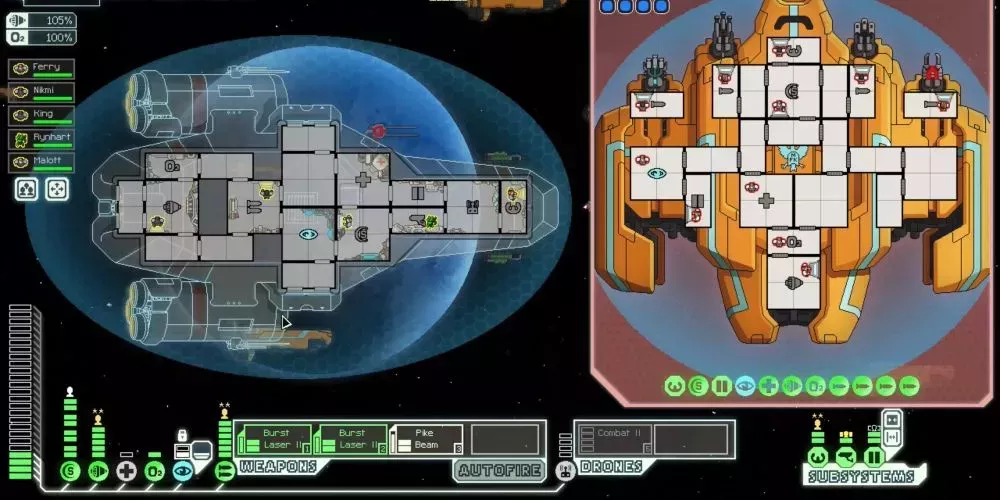This screenshot has height=500, width=1000.
Task: Select crew member King
Action: 41,116
